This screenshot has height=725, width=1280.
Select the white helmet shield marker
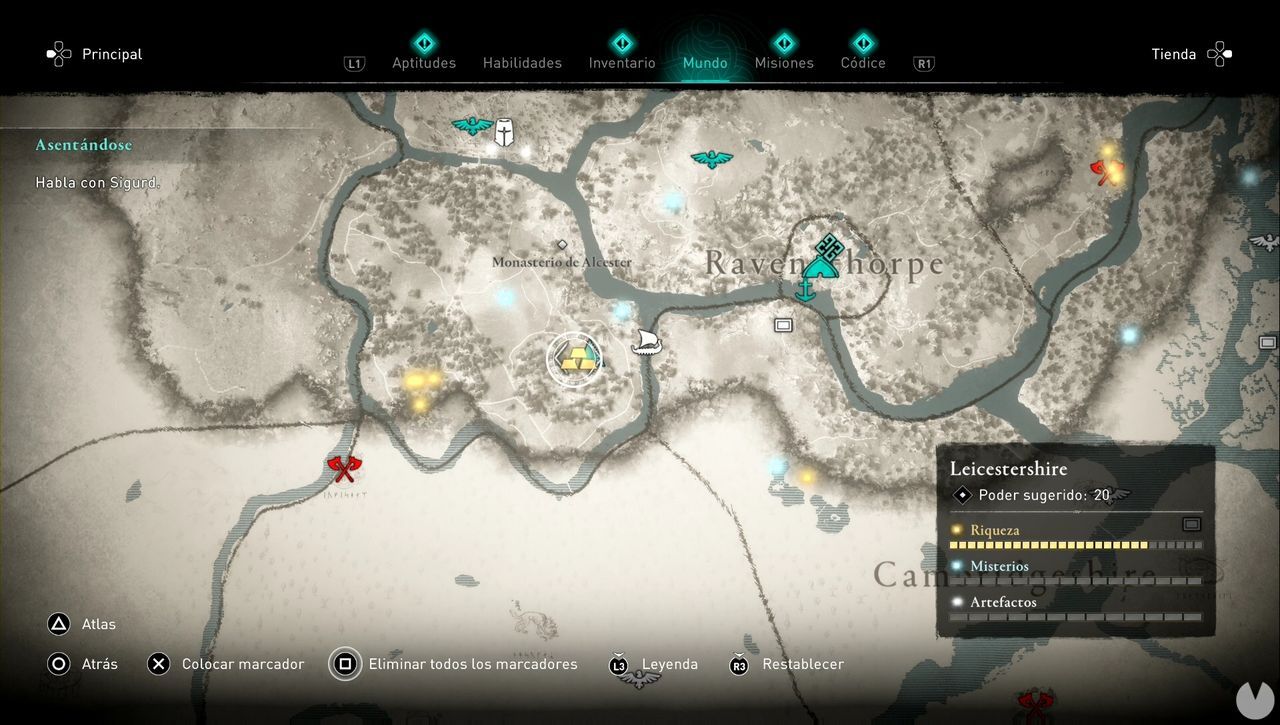click(506, 131)
